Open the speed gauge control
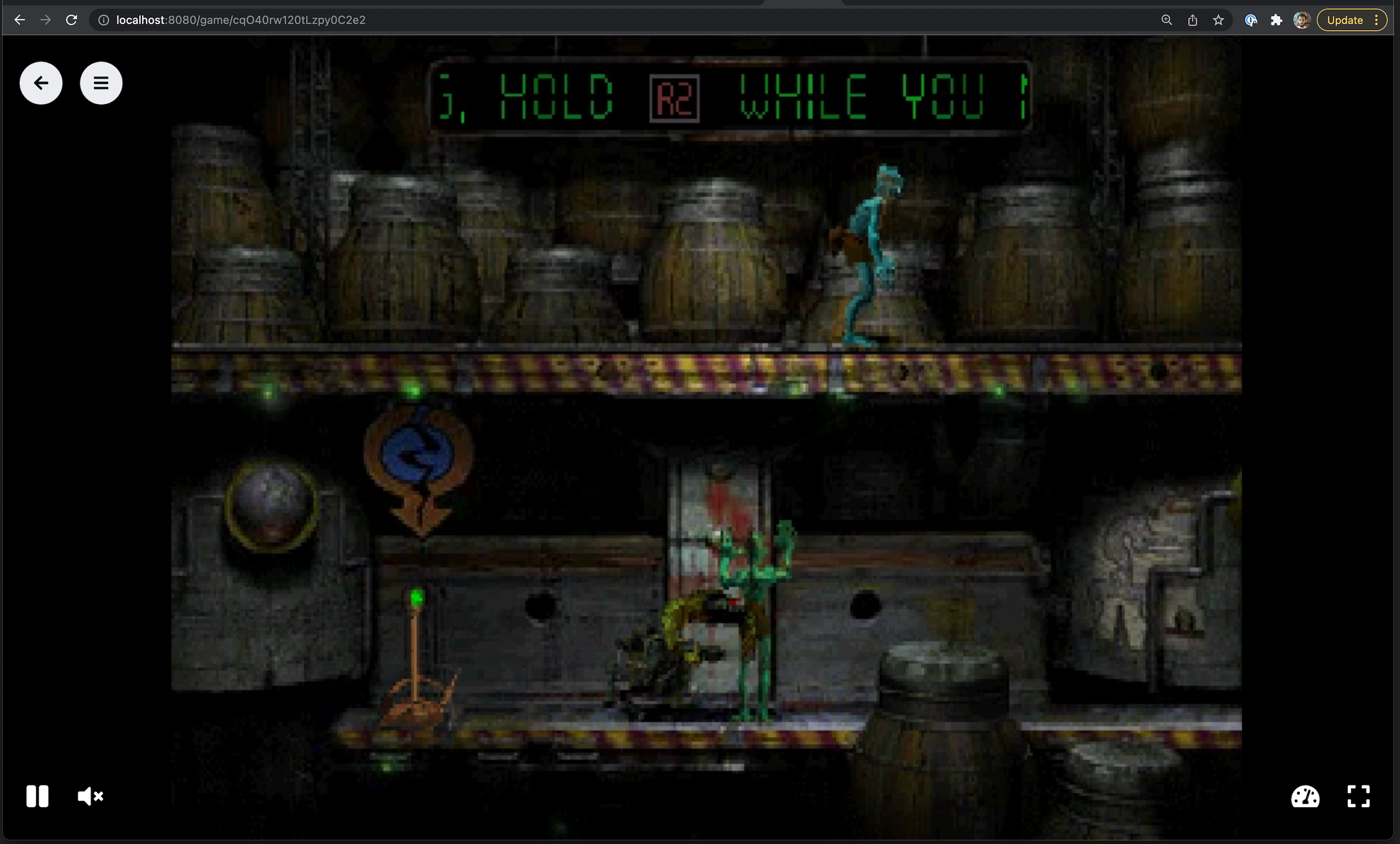 pyautogui.click(x=1305, y=796)
